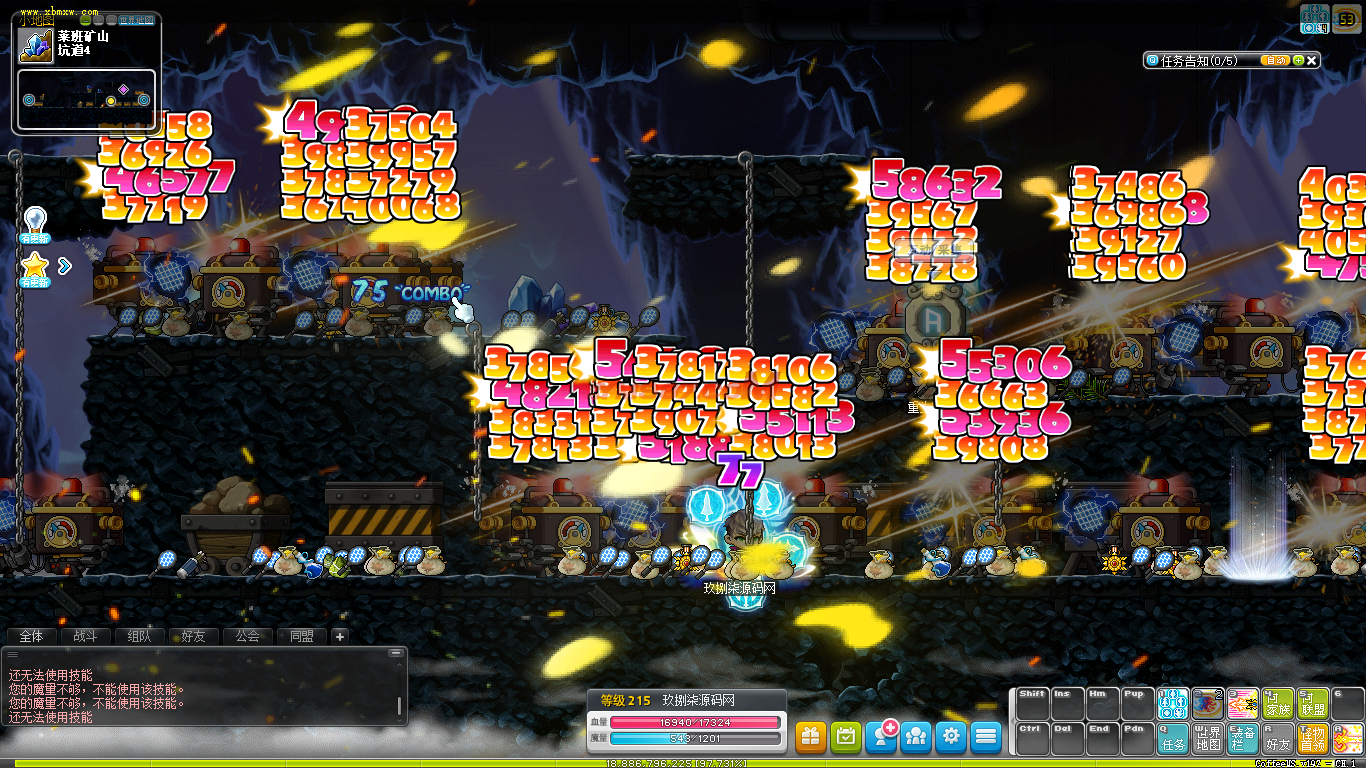This screenshot has width=1366, height=768.
Task: Open the 任务 quest hotkey slot
Action: point(1173,739)
